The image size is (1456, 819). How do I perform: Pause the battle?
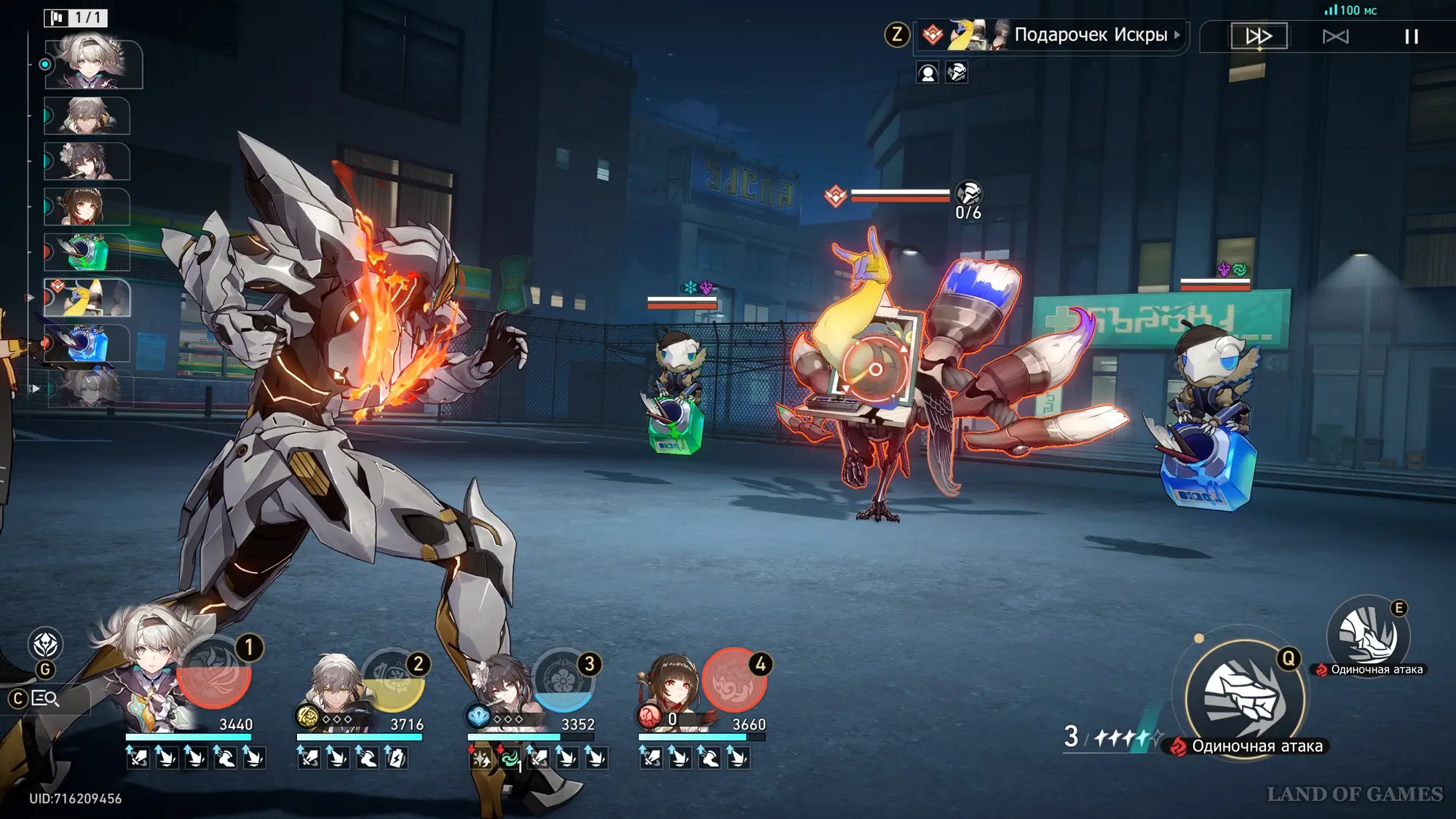tap(1411, 36)
